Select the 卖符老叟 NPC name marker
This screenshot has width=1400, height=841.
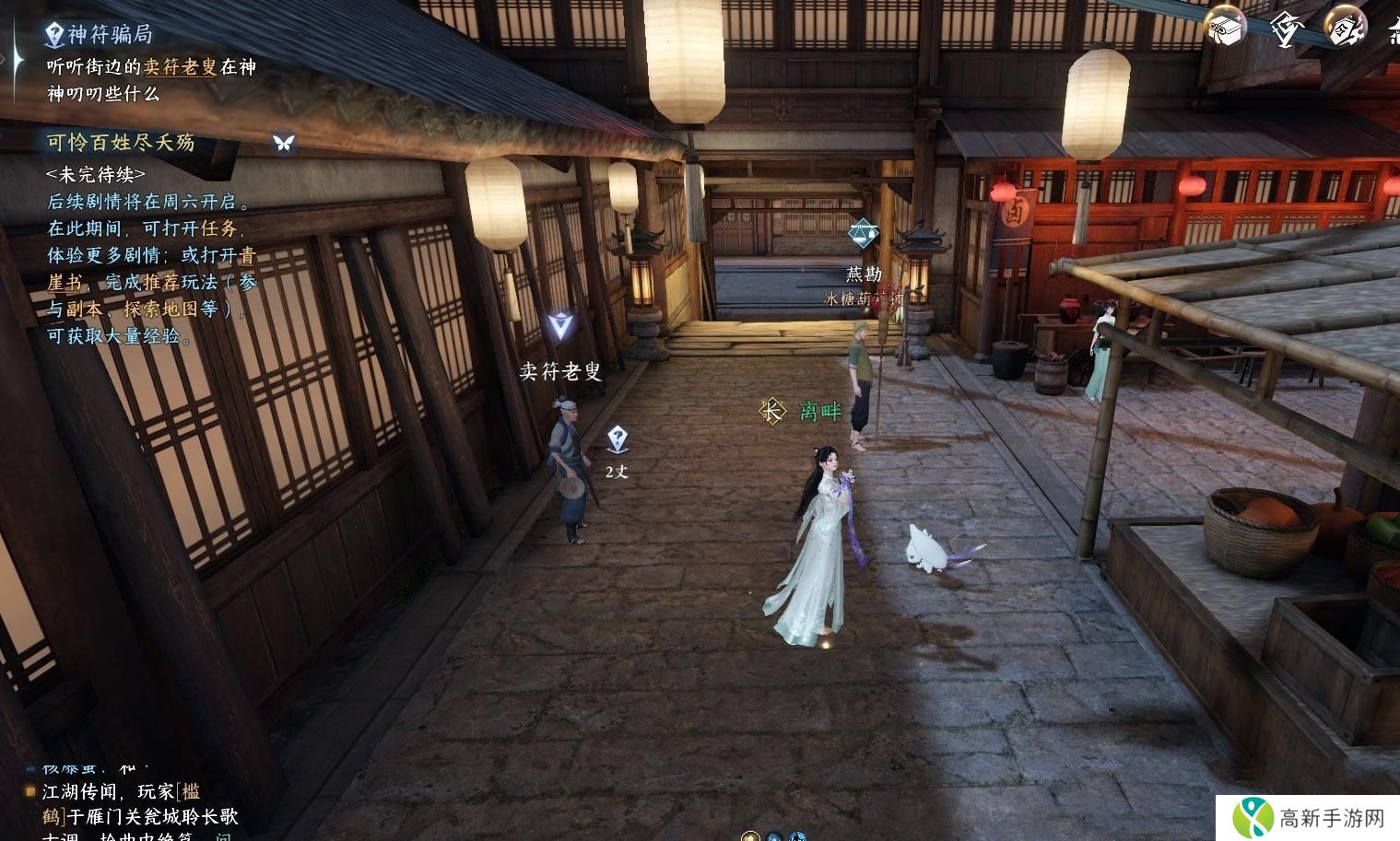click(559, 371)
